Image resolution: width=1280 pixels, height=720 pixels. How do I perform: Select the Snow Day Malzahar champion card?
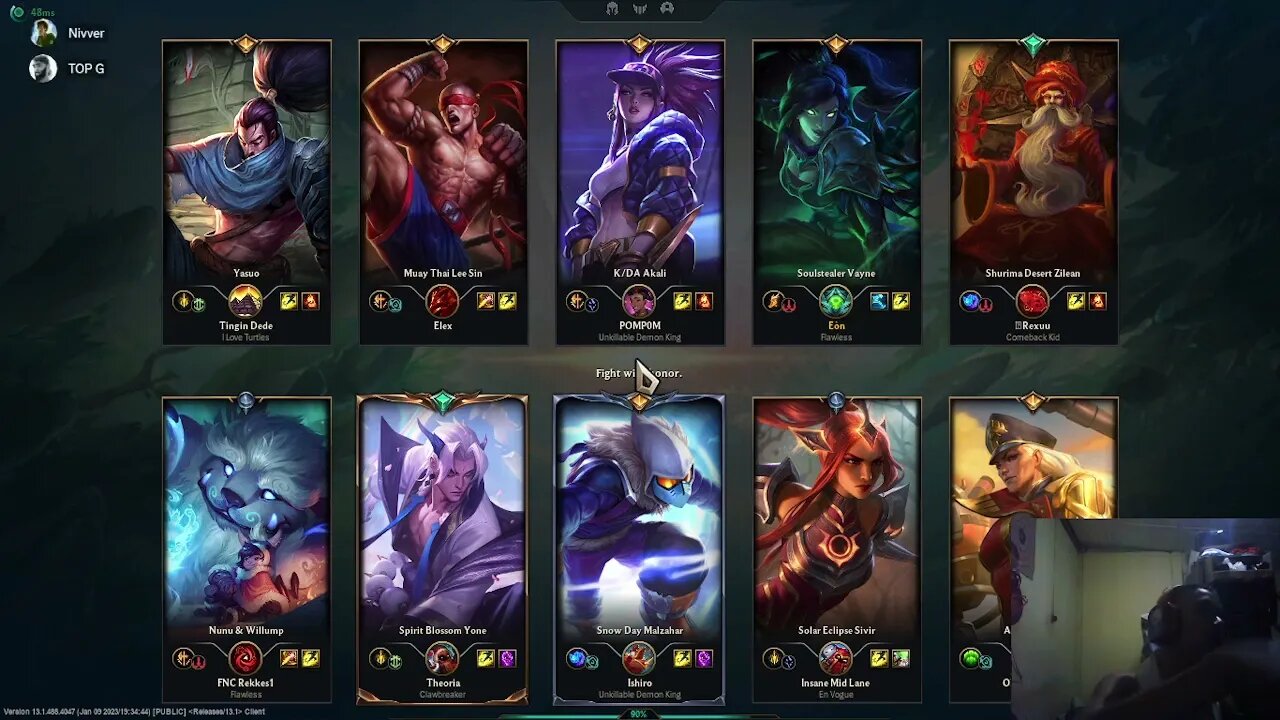pyautogui.click(x=639, y=520)
